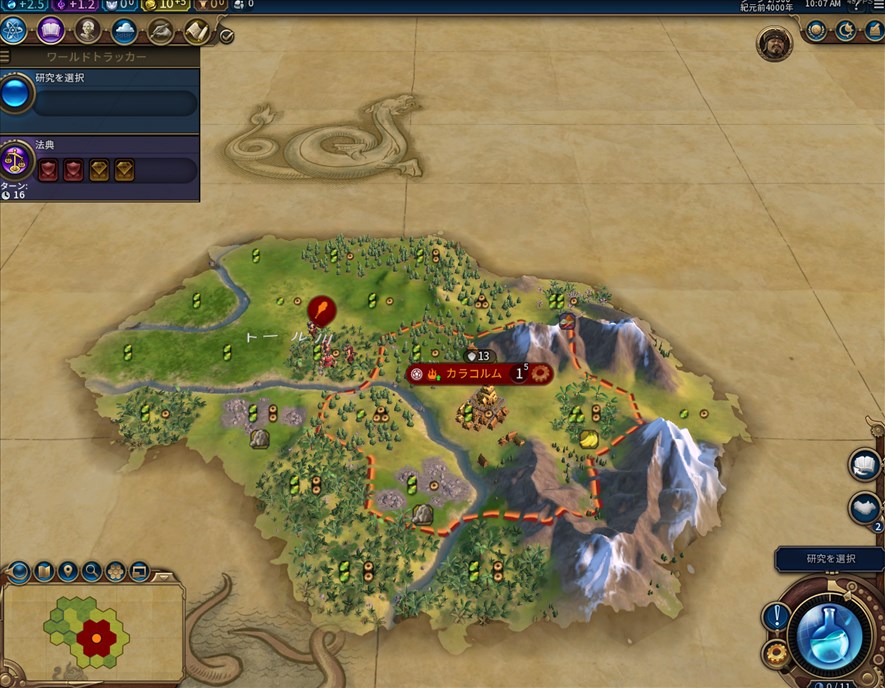Open the climate cloud icon

pyautogui.click(x=124, y=31)
